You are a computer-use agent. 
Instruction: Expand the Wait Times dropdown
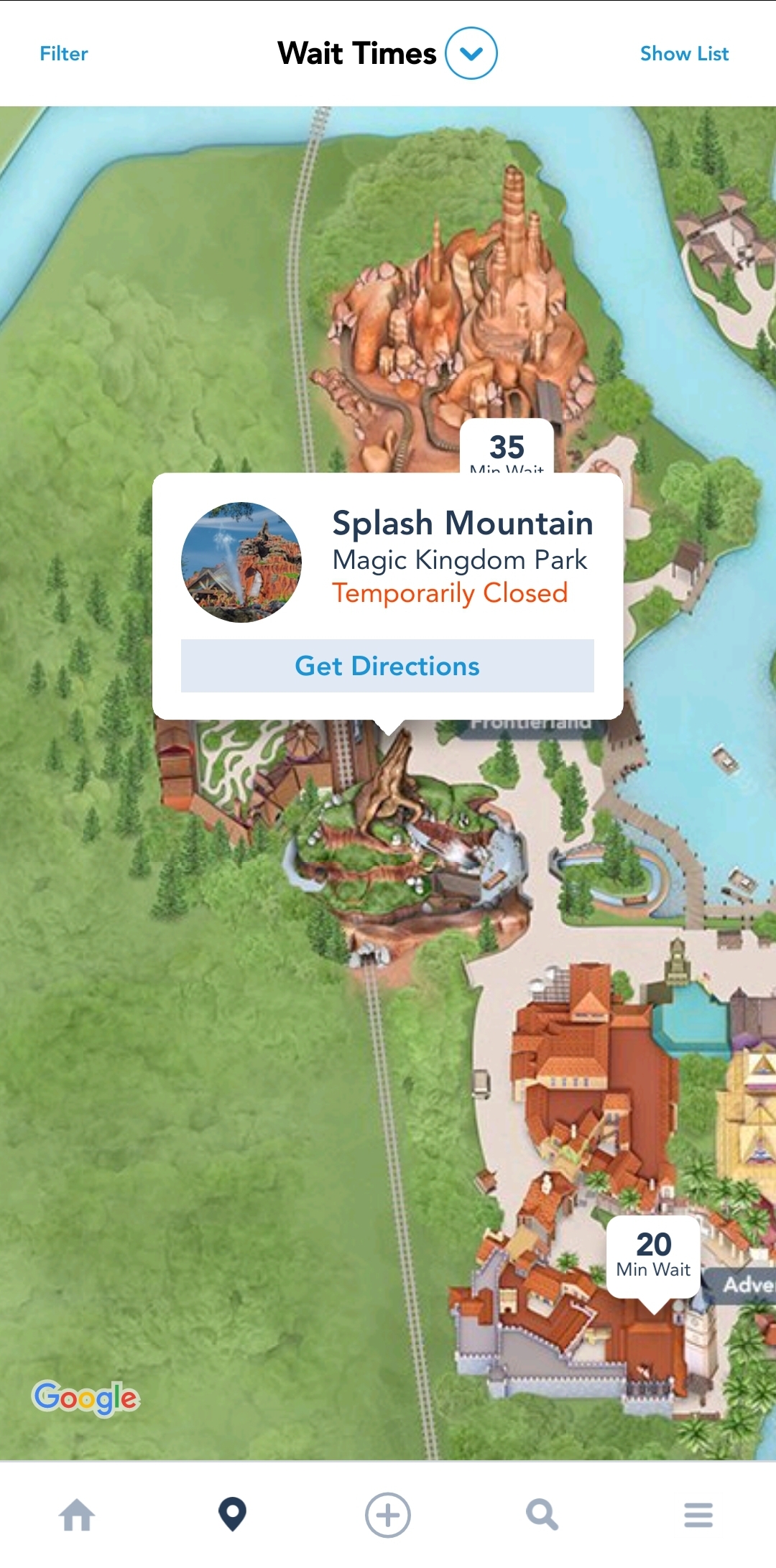[471, 54]
